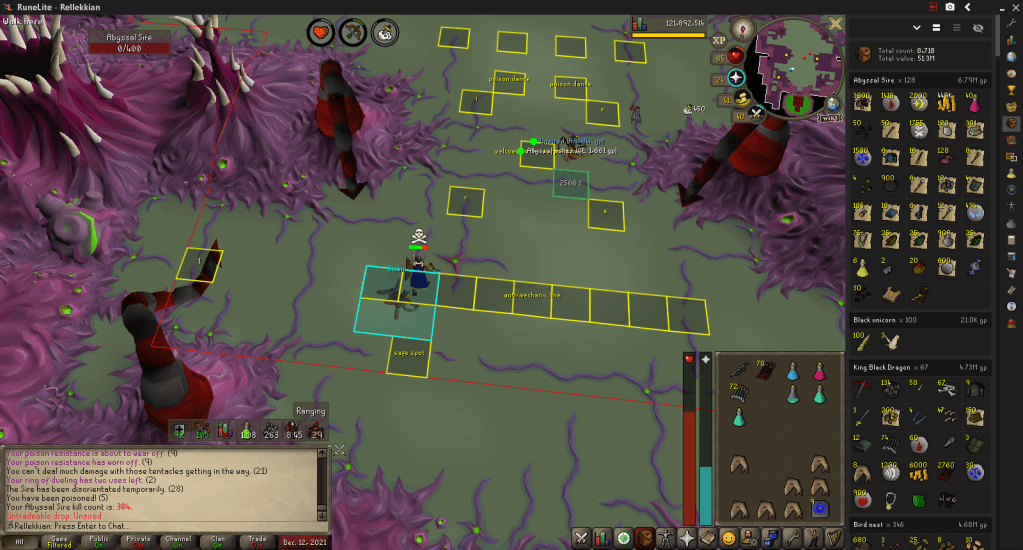Toggle the XP drops orb
This screenshot has width=1023, height=550.
tap(719, 40)
